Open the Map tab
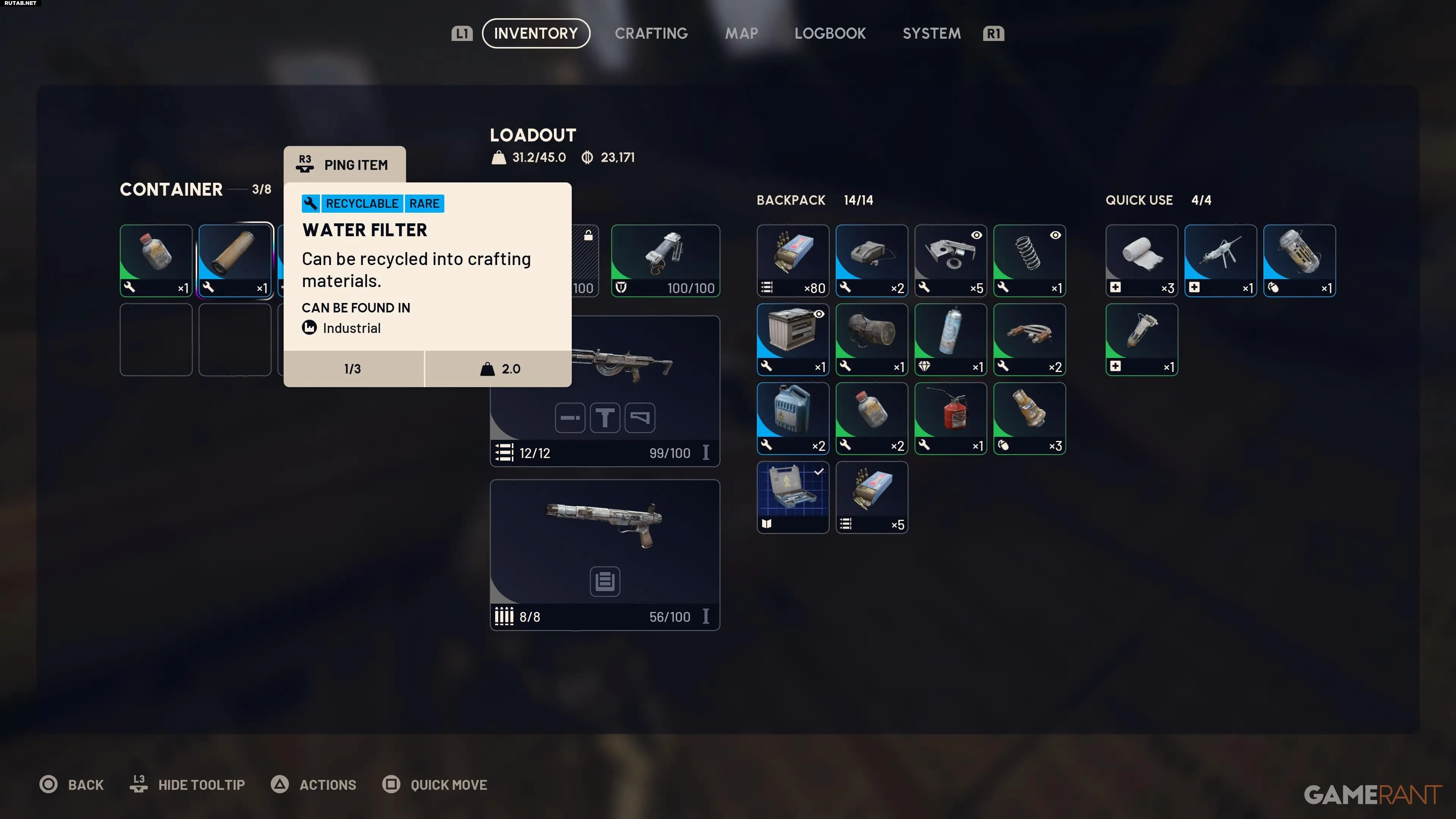The image size is (1456, 819). (742, 33)
